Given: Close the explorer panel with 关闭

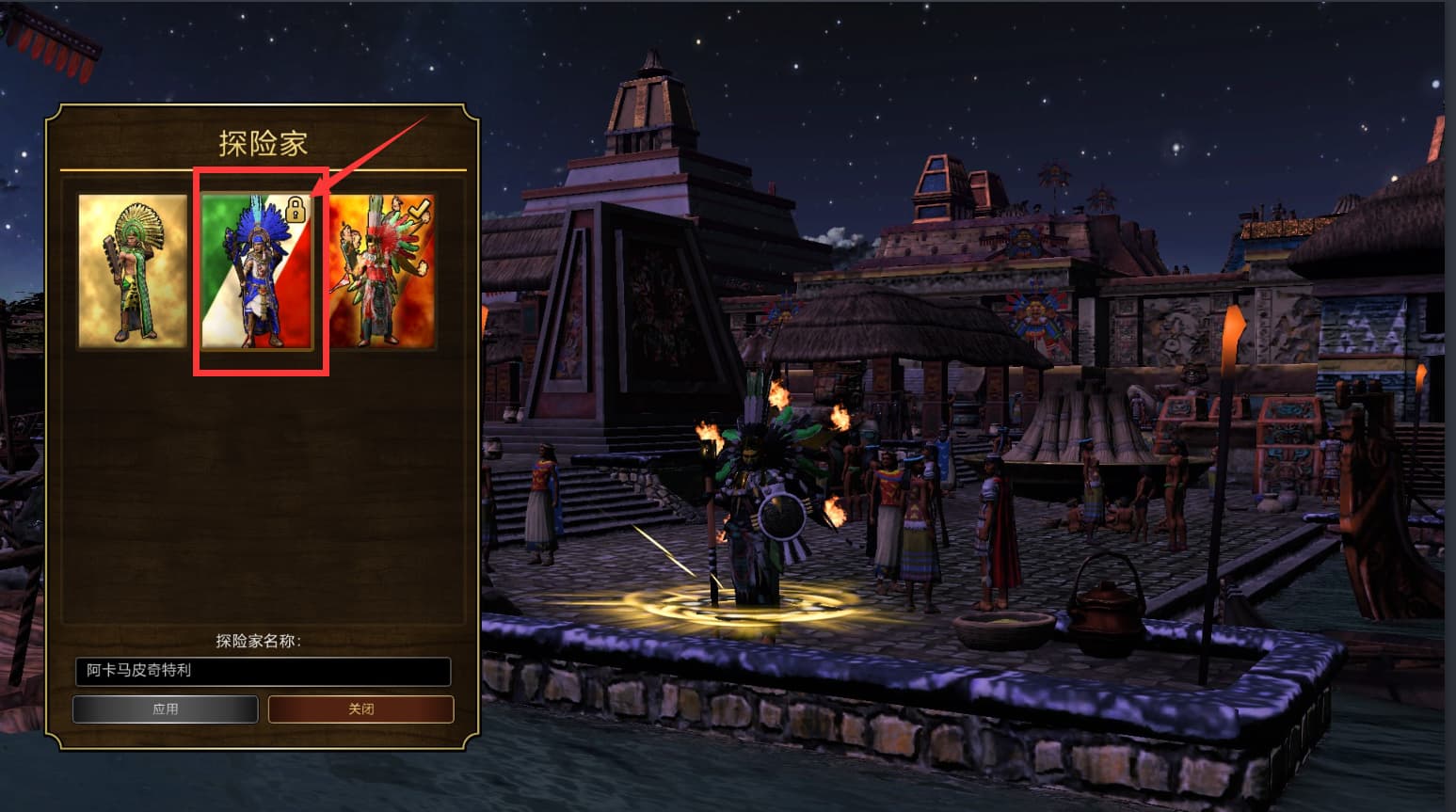Looking at the screenshot, I should coord(360,709).
